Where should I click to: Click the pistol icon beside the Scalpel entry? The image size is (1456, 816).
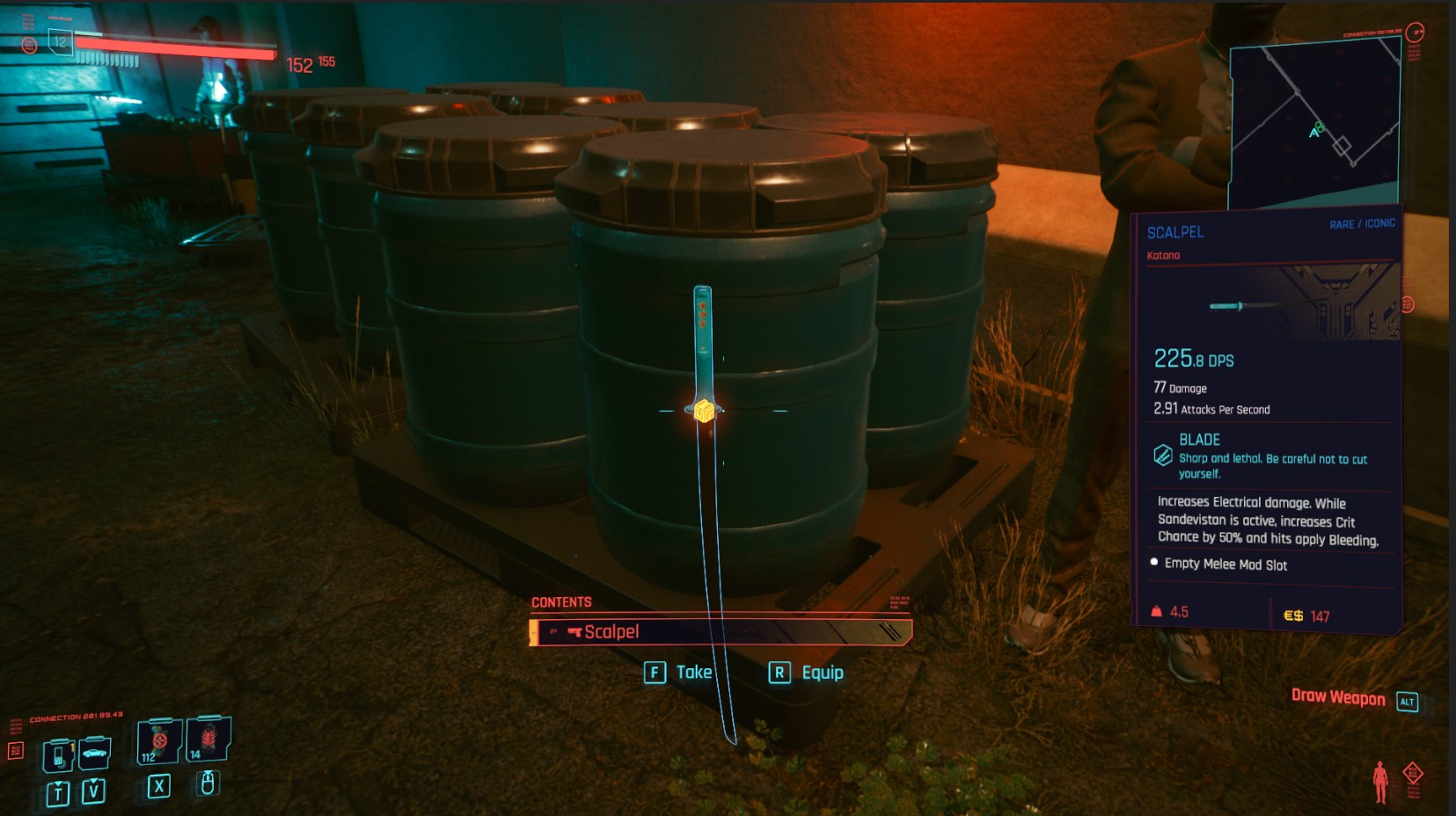pyautogui.click(x=574, y=631)
